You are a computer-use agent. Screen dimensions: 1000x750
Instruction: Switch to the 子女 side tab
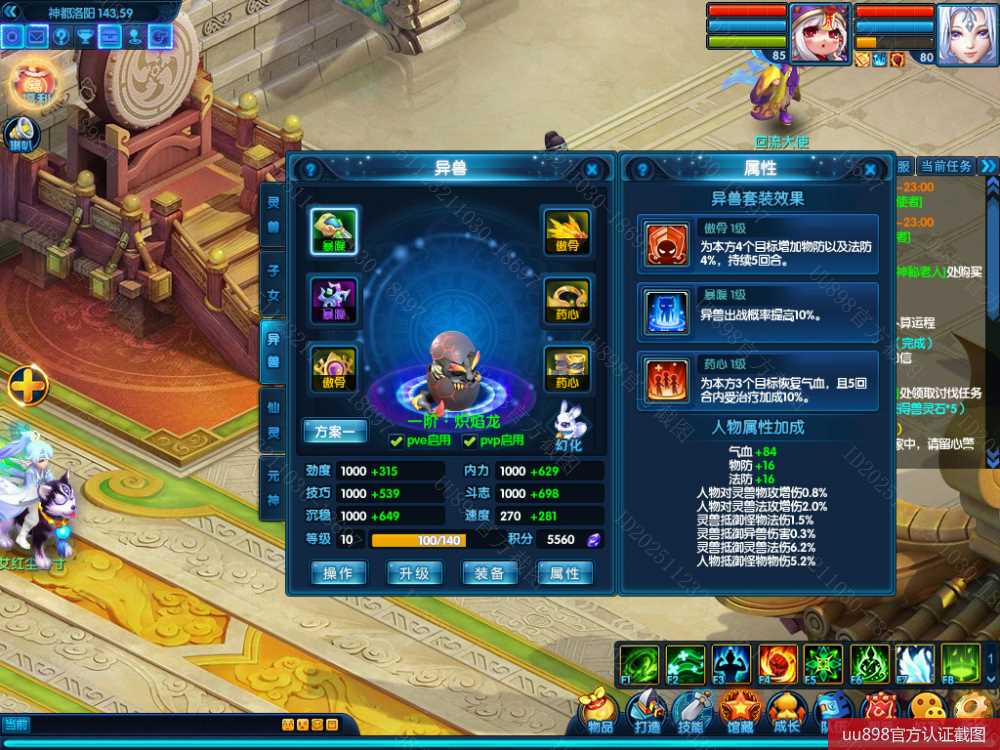273,281
